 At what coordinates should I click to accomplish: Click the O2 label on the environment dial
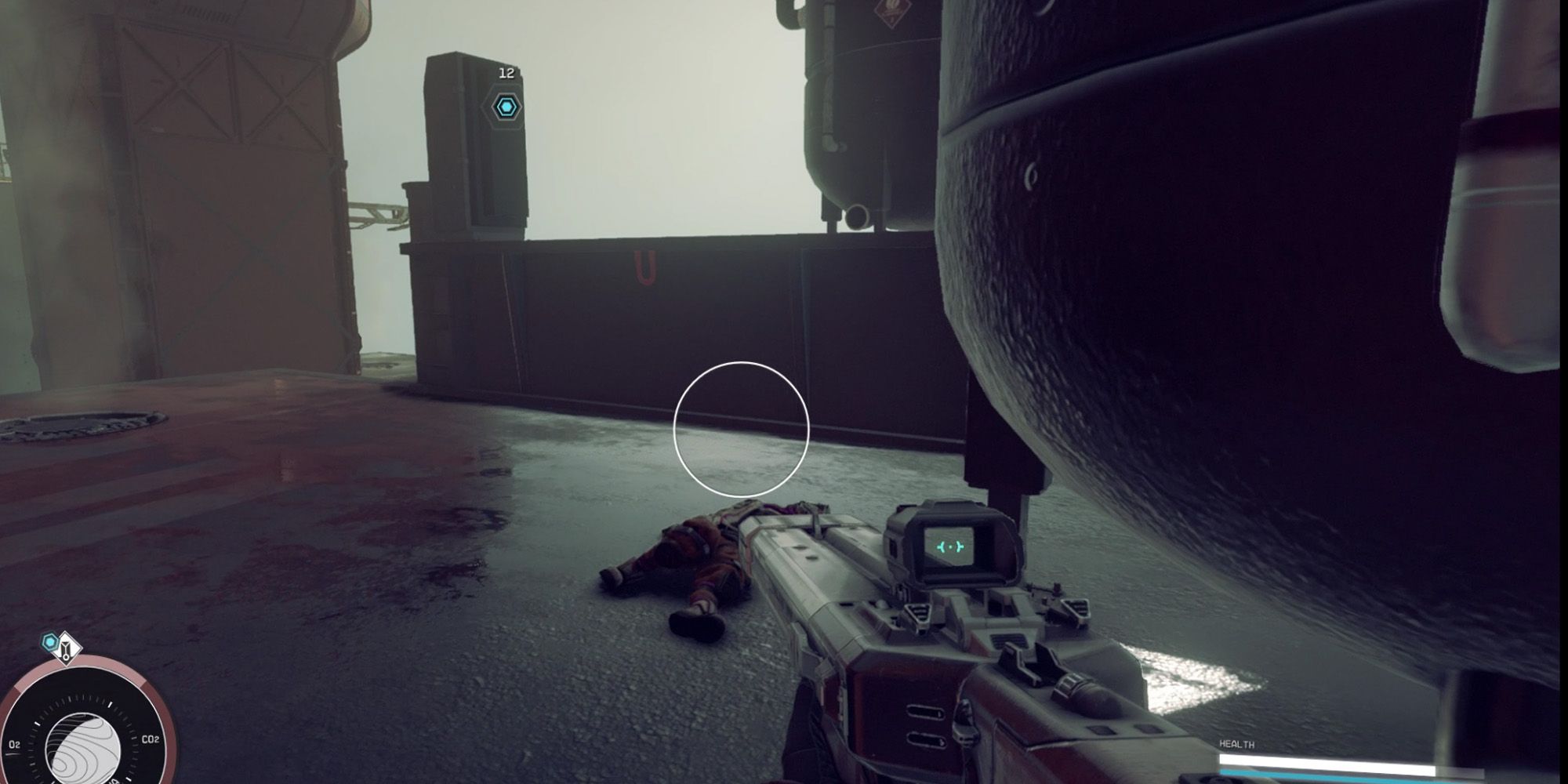15,743
